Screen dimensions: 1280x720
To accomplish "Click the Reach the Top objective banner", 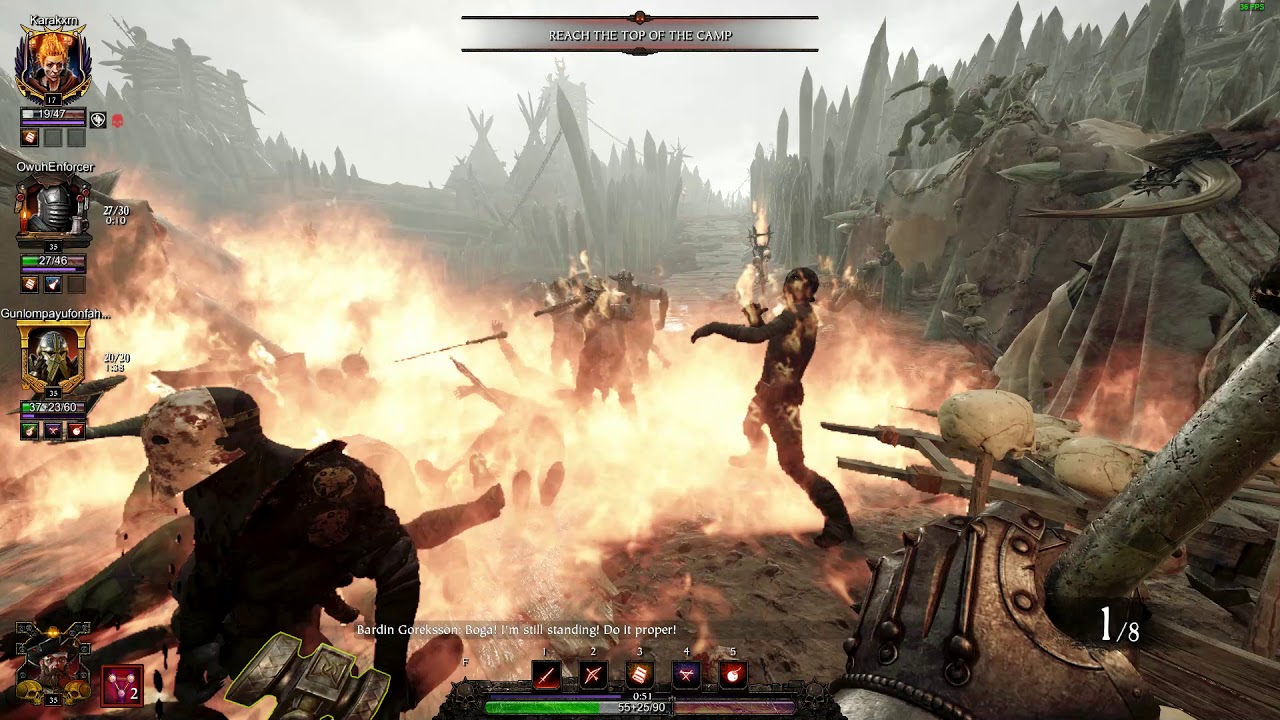I will click(640, 35).
